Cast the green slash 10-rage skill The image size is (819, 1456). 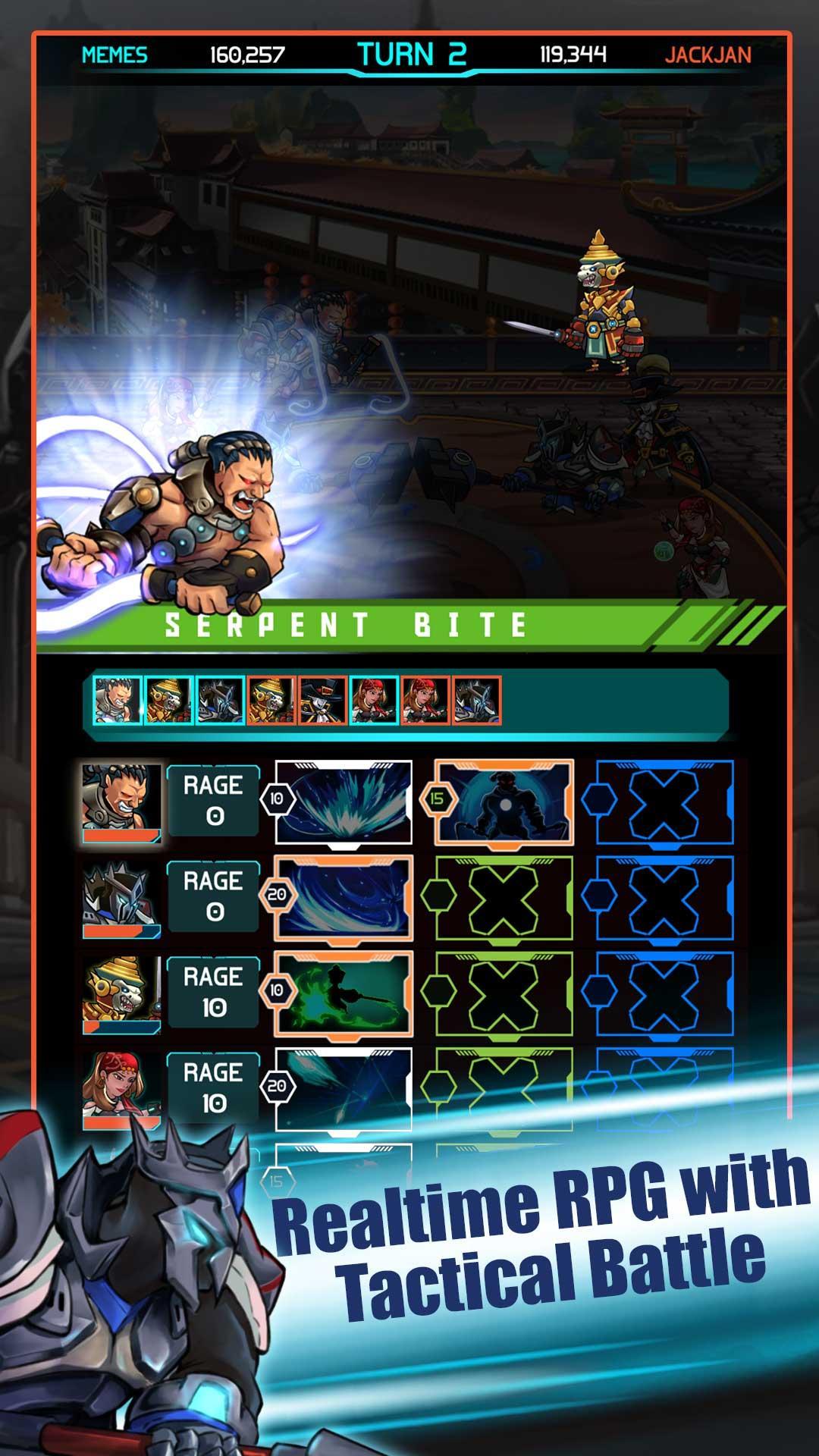344,994
